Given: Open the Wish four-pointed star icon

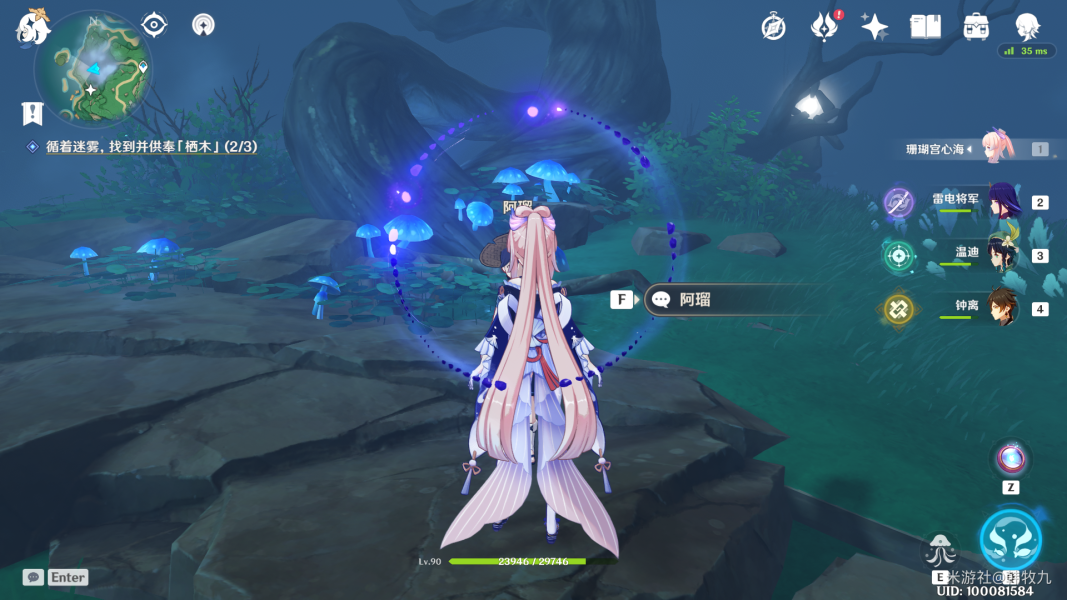Looking at the screenshot, I should pos(874,27).
